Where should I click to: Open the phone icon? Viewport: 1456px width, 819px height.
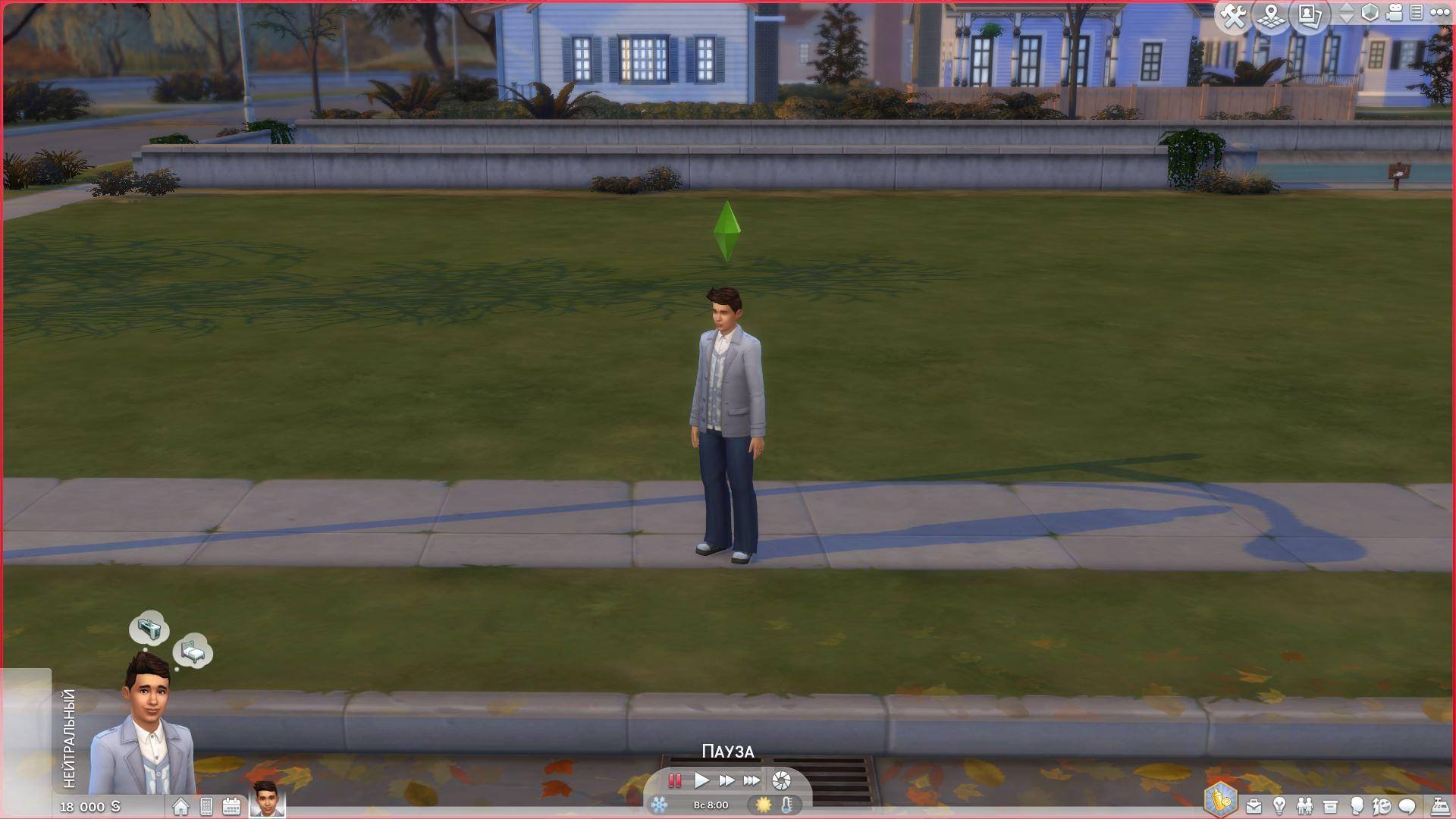[206, 806]
